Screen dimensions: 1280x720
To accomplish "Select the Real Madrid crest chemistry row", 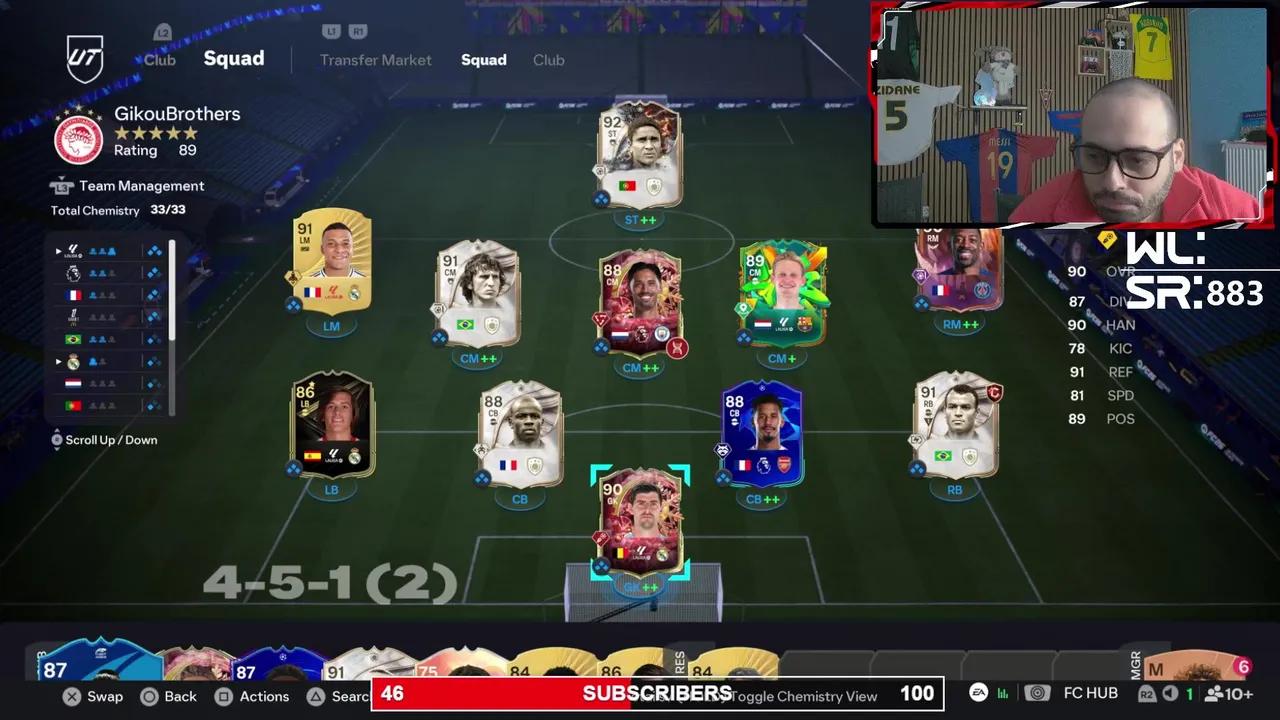I will pyautogui.click(x=73, y=361).
